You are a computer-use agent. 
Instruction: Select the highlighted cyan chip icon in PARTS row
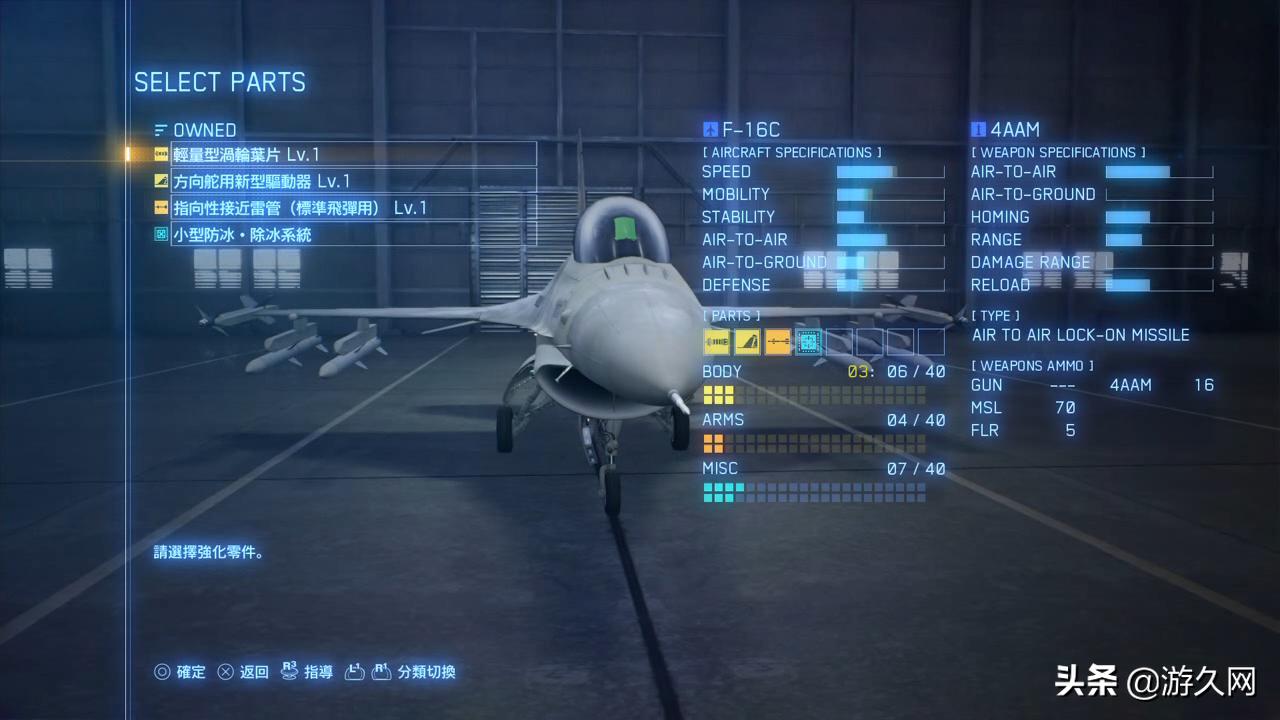(807, 342)
